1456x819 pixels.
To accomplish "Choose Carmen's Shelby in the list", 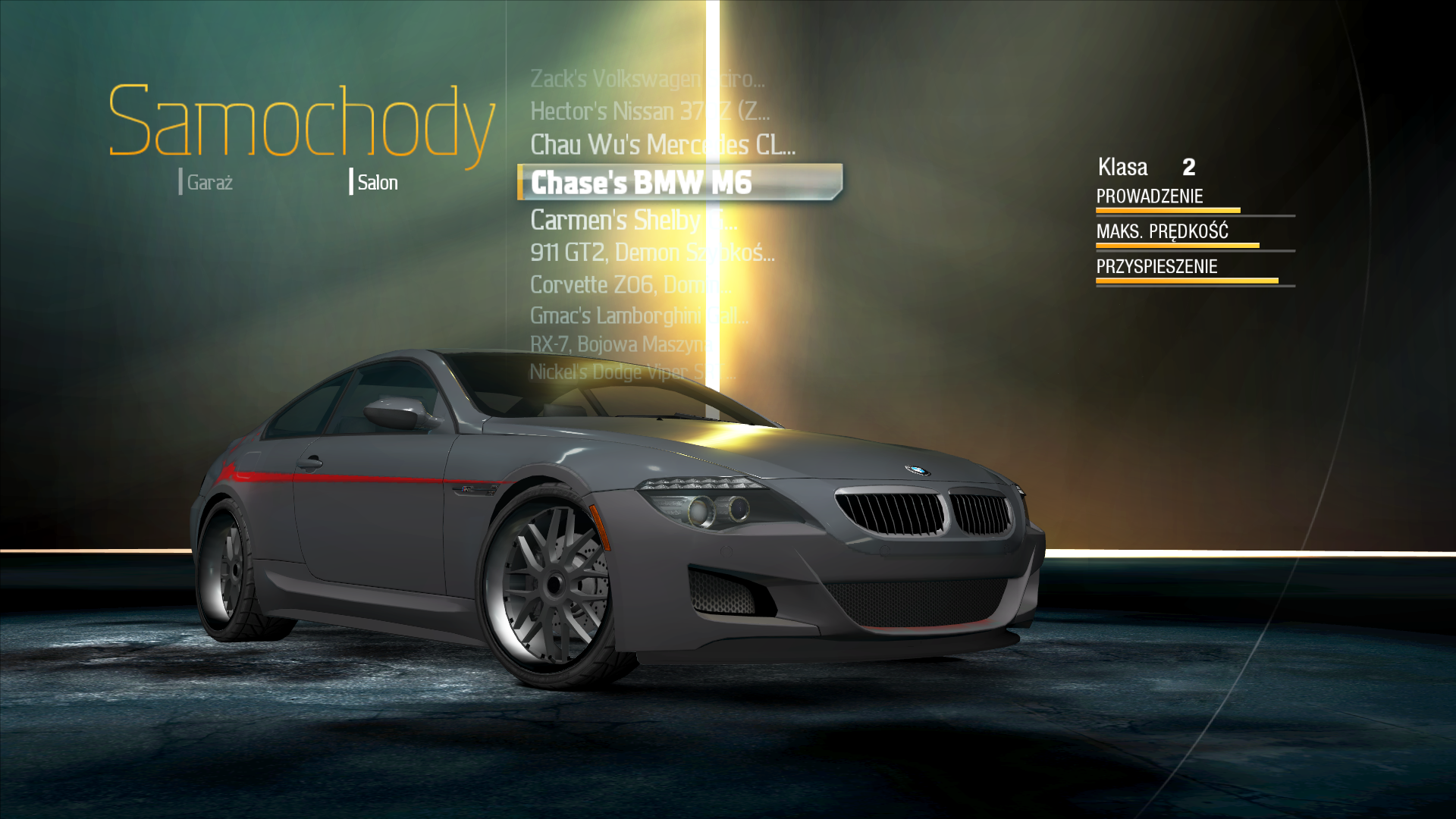I will pyautogui.click(x=633, y=220).
